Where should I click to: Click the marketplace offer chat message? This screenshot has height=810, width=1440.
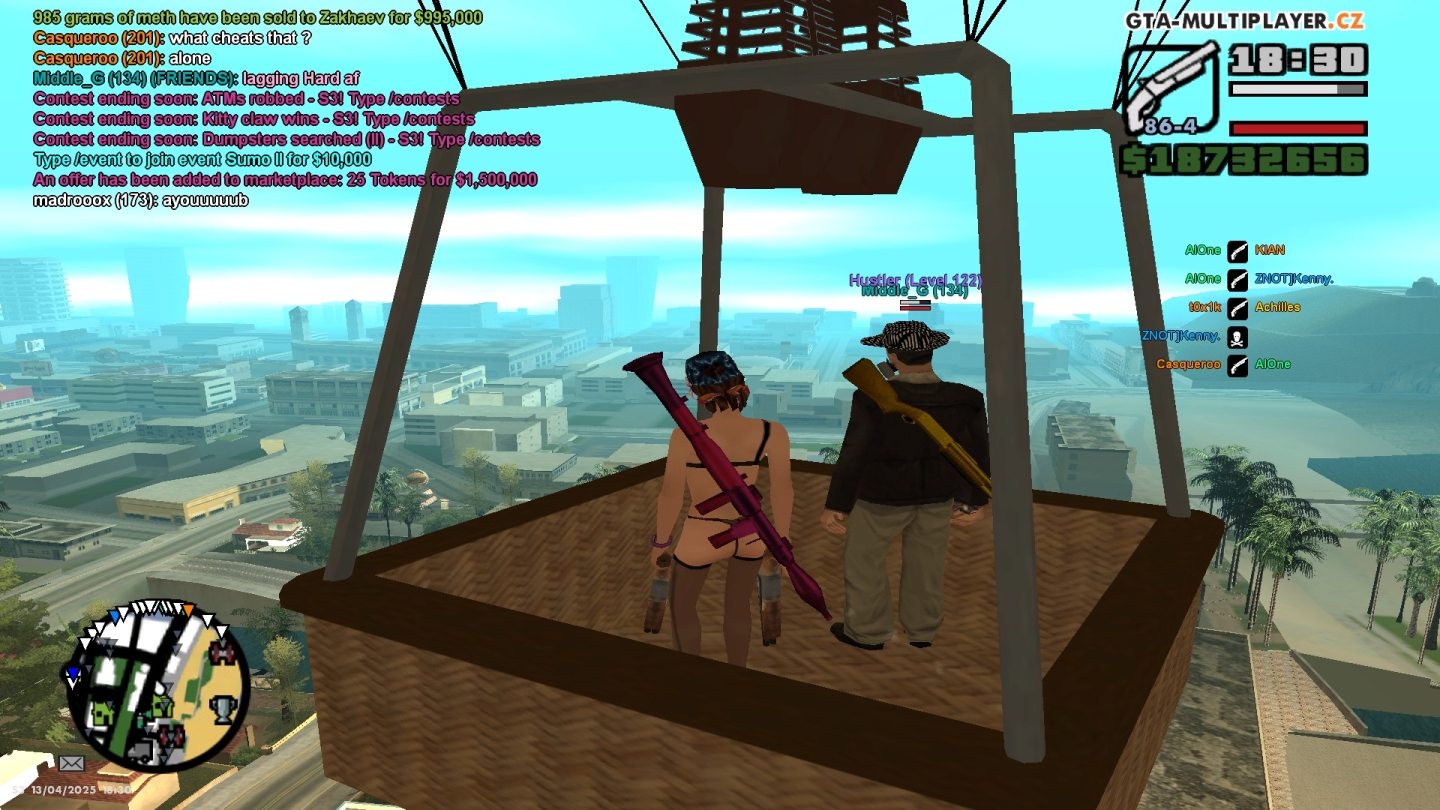285,180
